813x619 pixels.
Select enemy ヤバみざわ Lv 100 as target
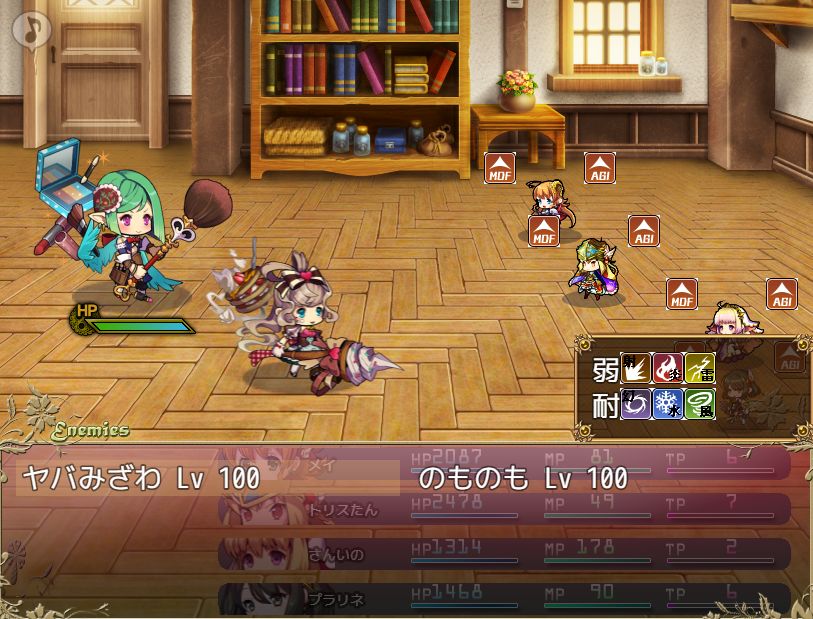point(141,478)
